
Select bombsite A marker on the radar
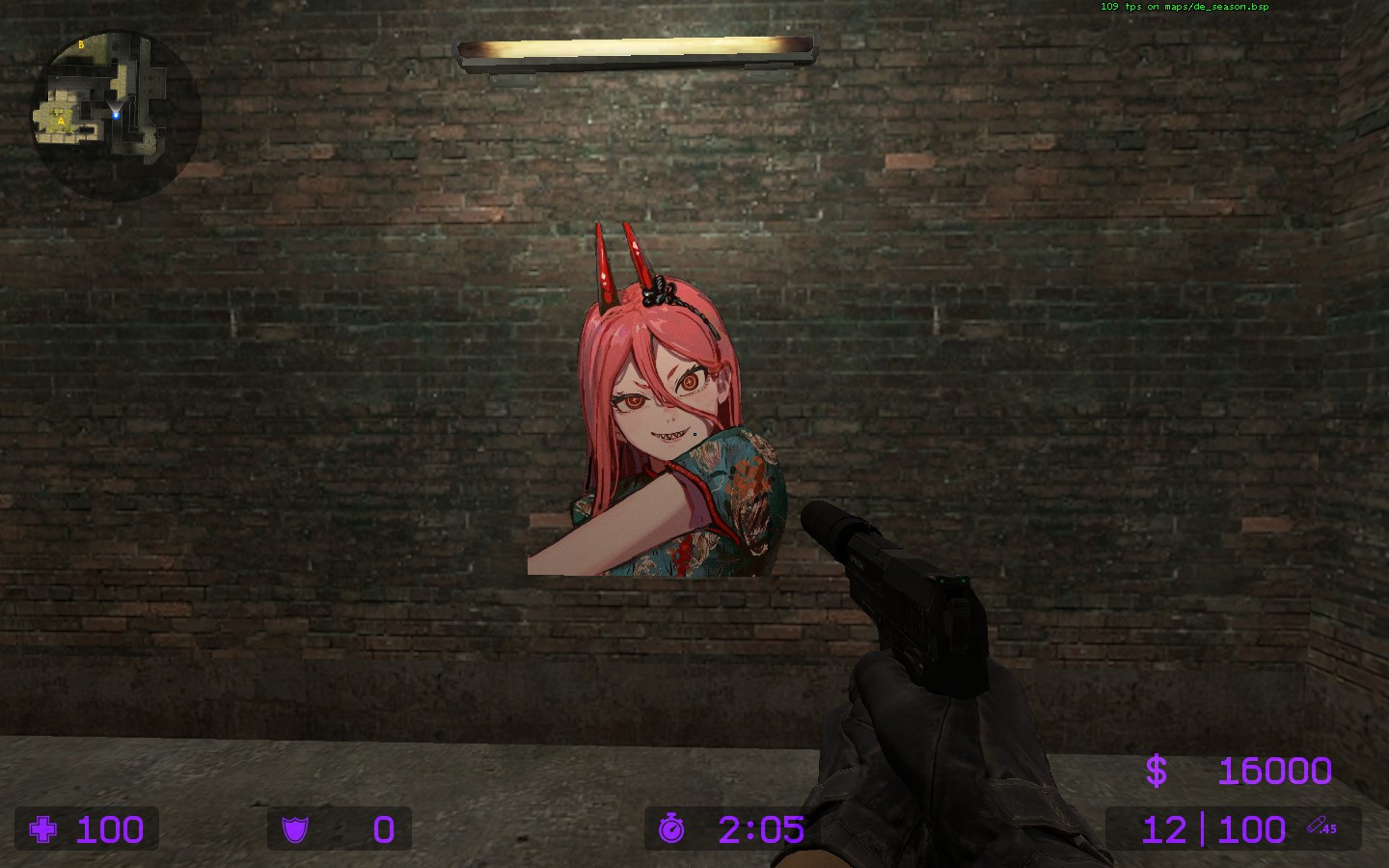pos(61,122)
